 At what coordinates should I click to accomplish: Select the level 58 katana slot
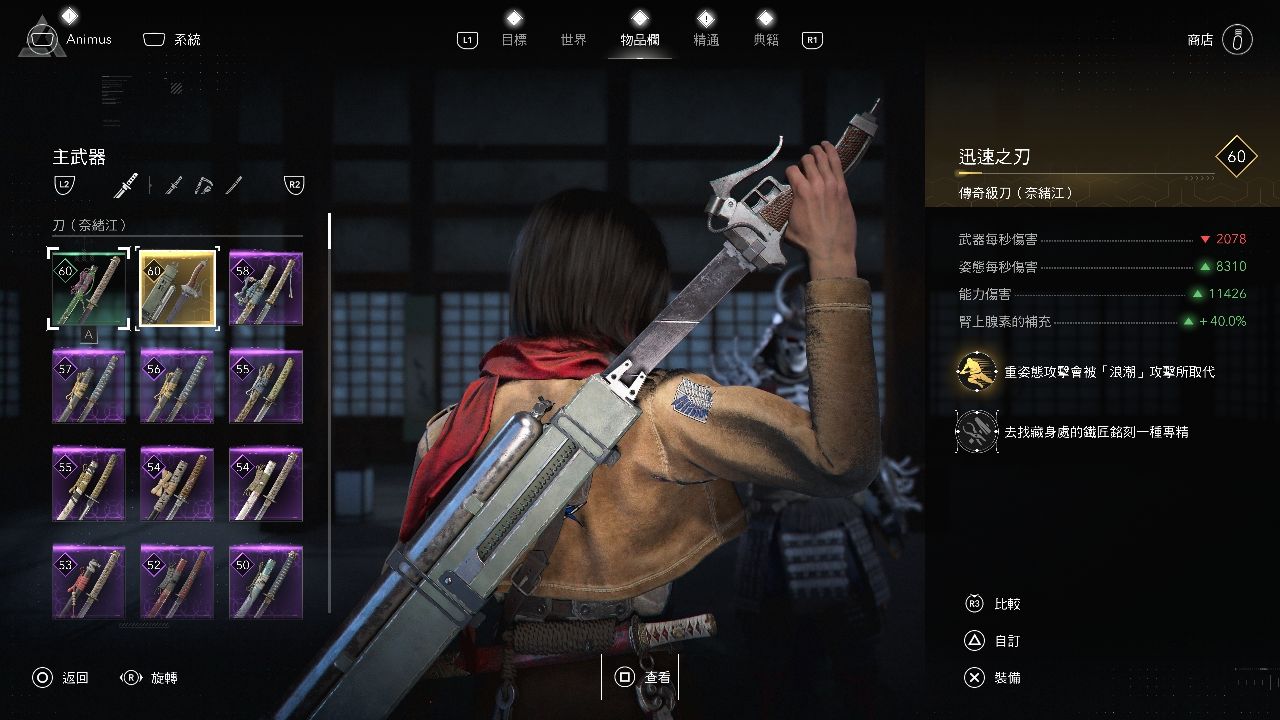pos(265,288)
